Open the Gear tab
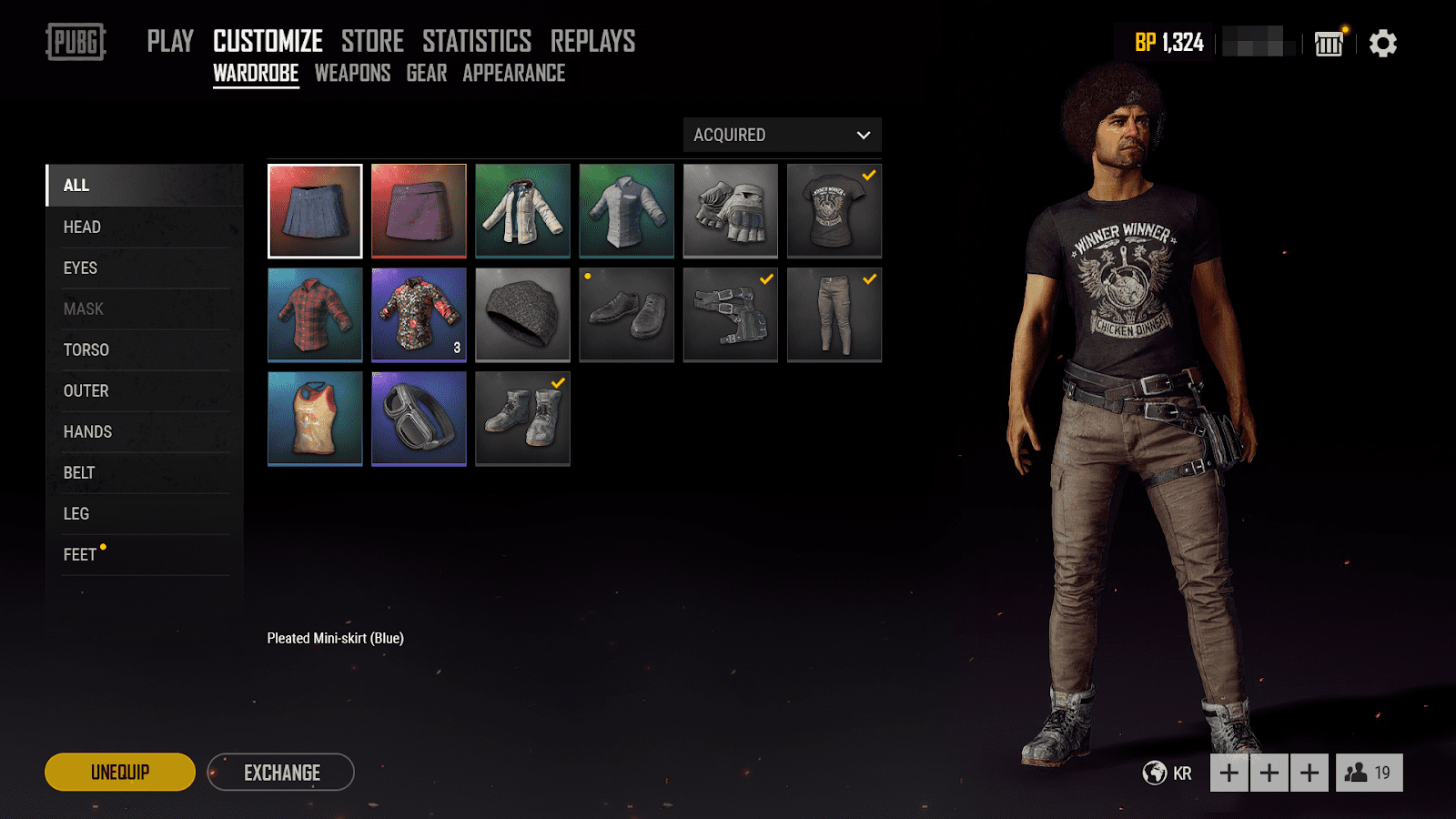Image resolution: width=1456 pixels, height=819 pixels. click(x=426, y=74)
